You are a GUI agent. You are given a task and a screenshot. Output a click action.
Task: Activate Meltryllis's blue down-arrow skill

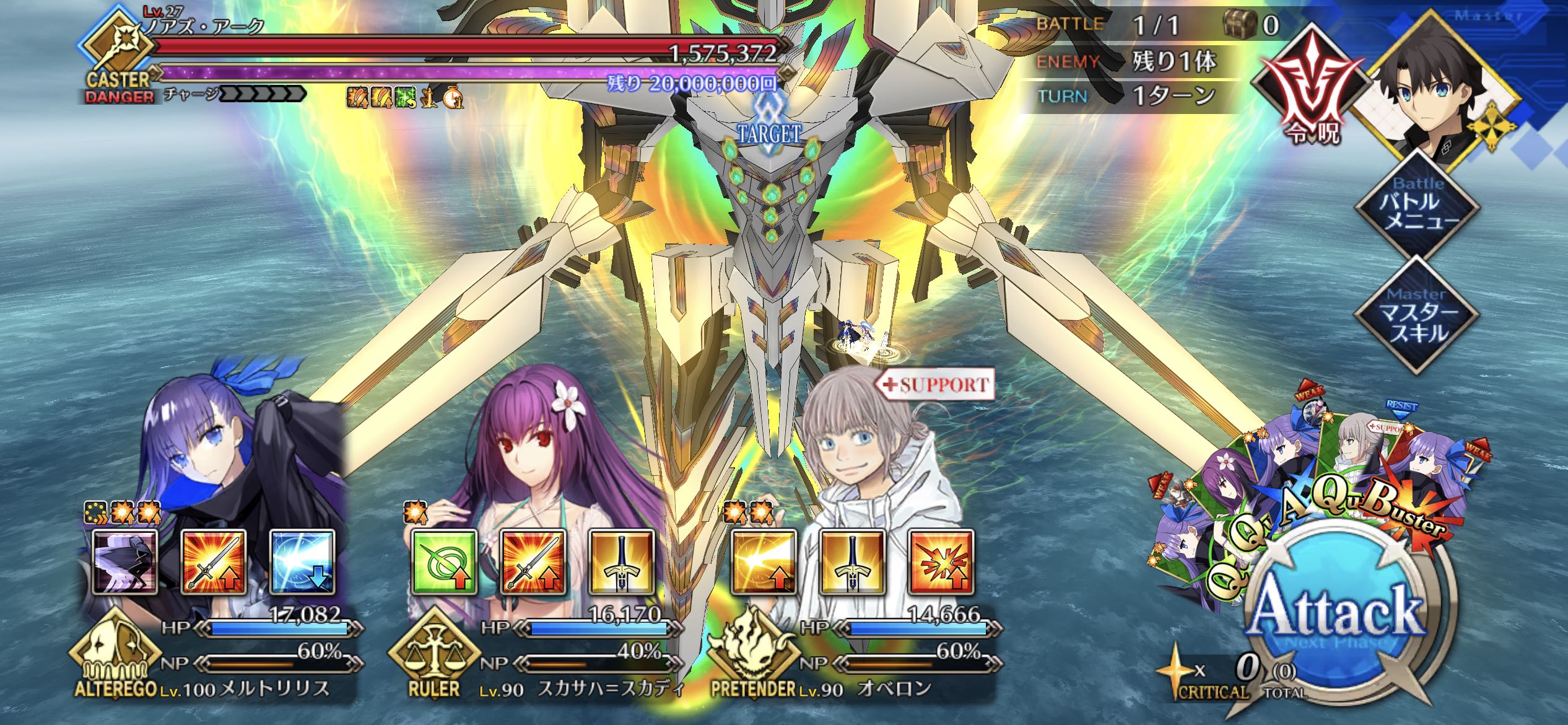[302, 562]
